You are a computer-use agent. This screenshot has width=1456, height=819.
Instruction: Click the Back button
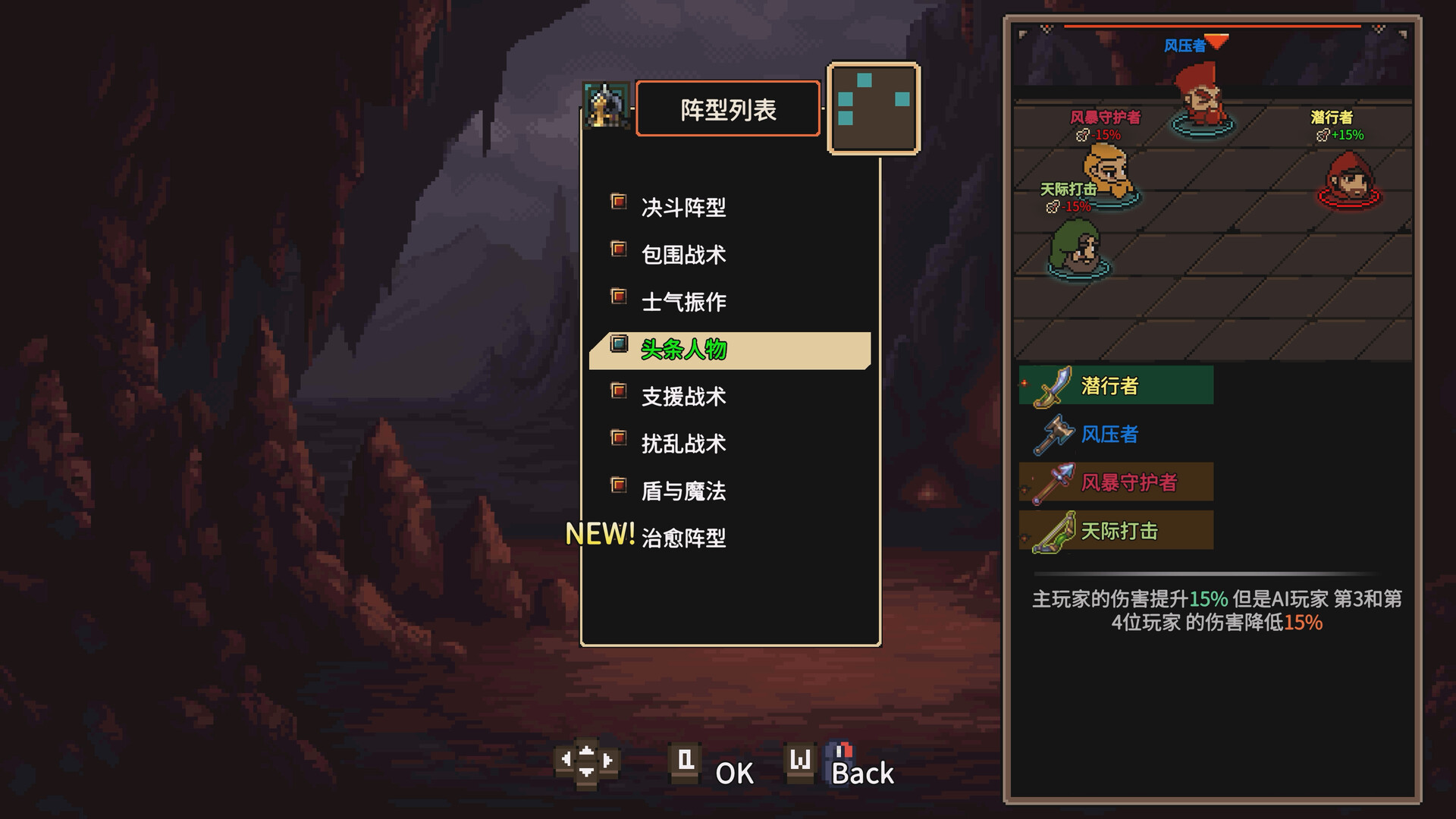pyautogui.click(x=862, y=774)
